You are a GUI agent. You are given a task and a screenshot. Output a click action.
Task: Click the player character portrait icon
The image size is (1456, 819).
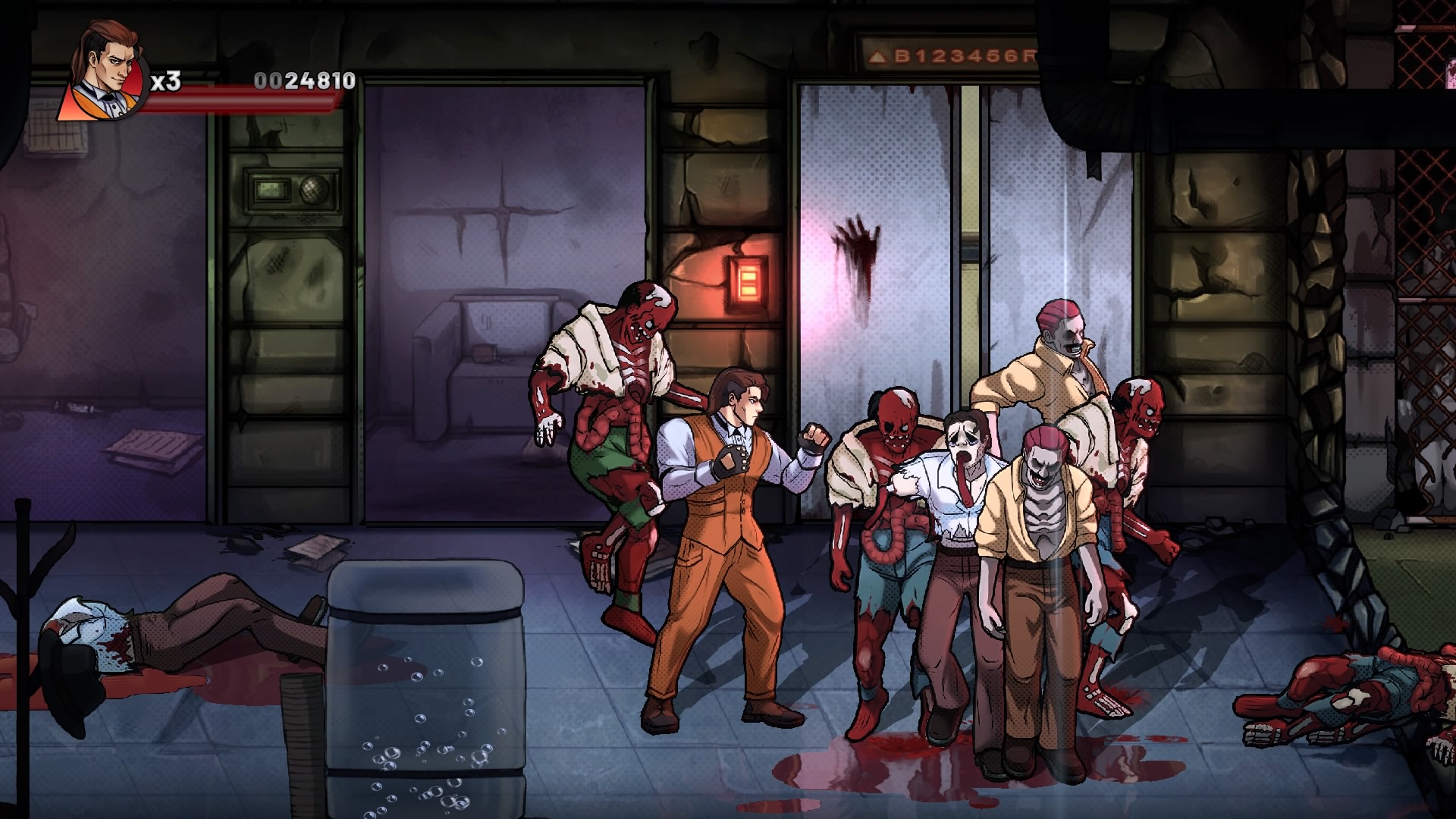click(x=105, y=73)
